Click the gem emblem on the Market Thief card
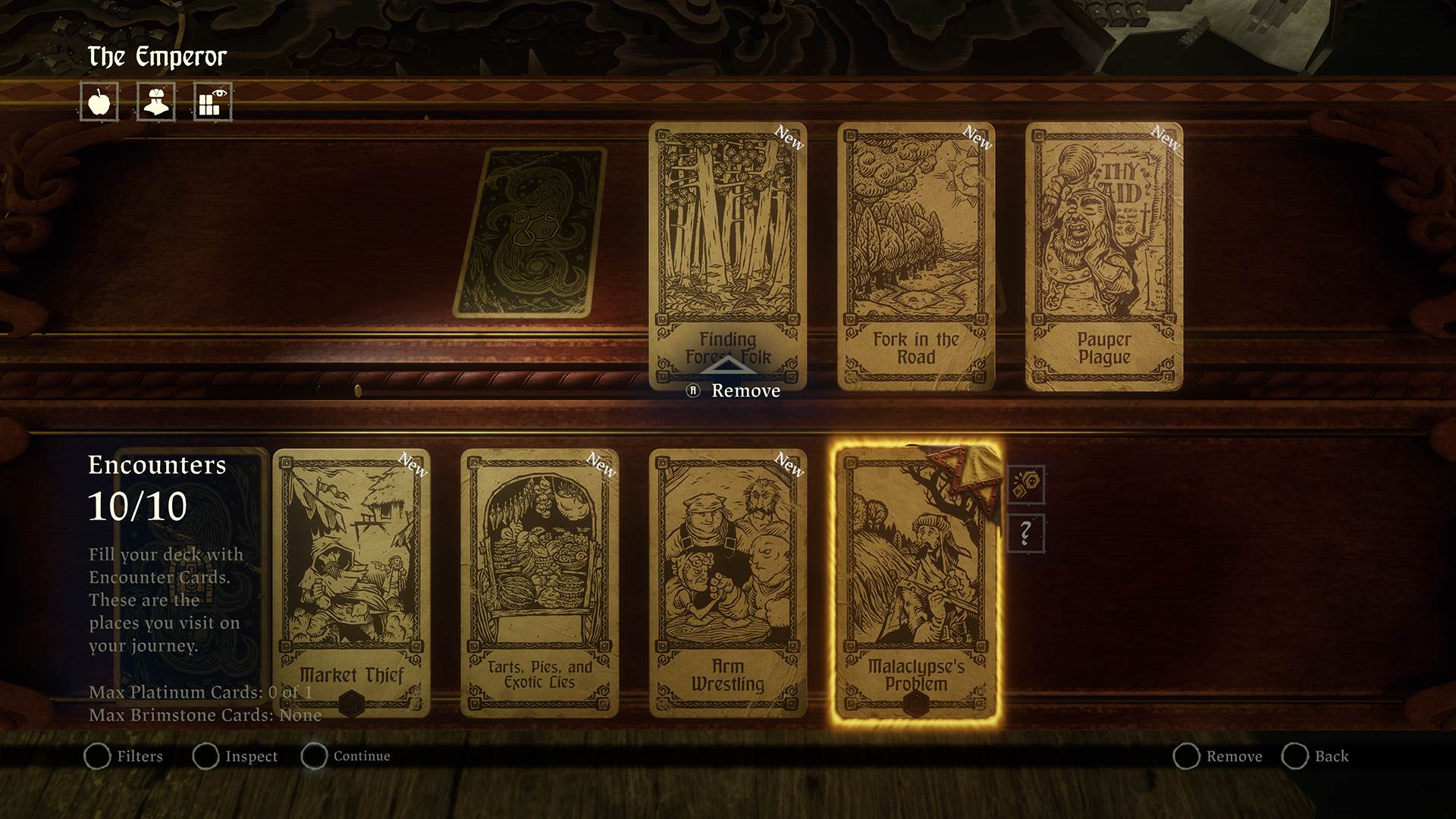Viewport: 1456px width, 819px height. (352, 703)
